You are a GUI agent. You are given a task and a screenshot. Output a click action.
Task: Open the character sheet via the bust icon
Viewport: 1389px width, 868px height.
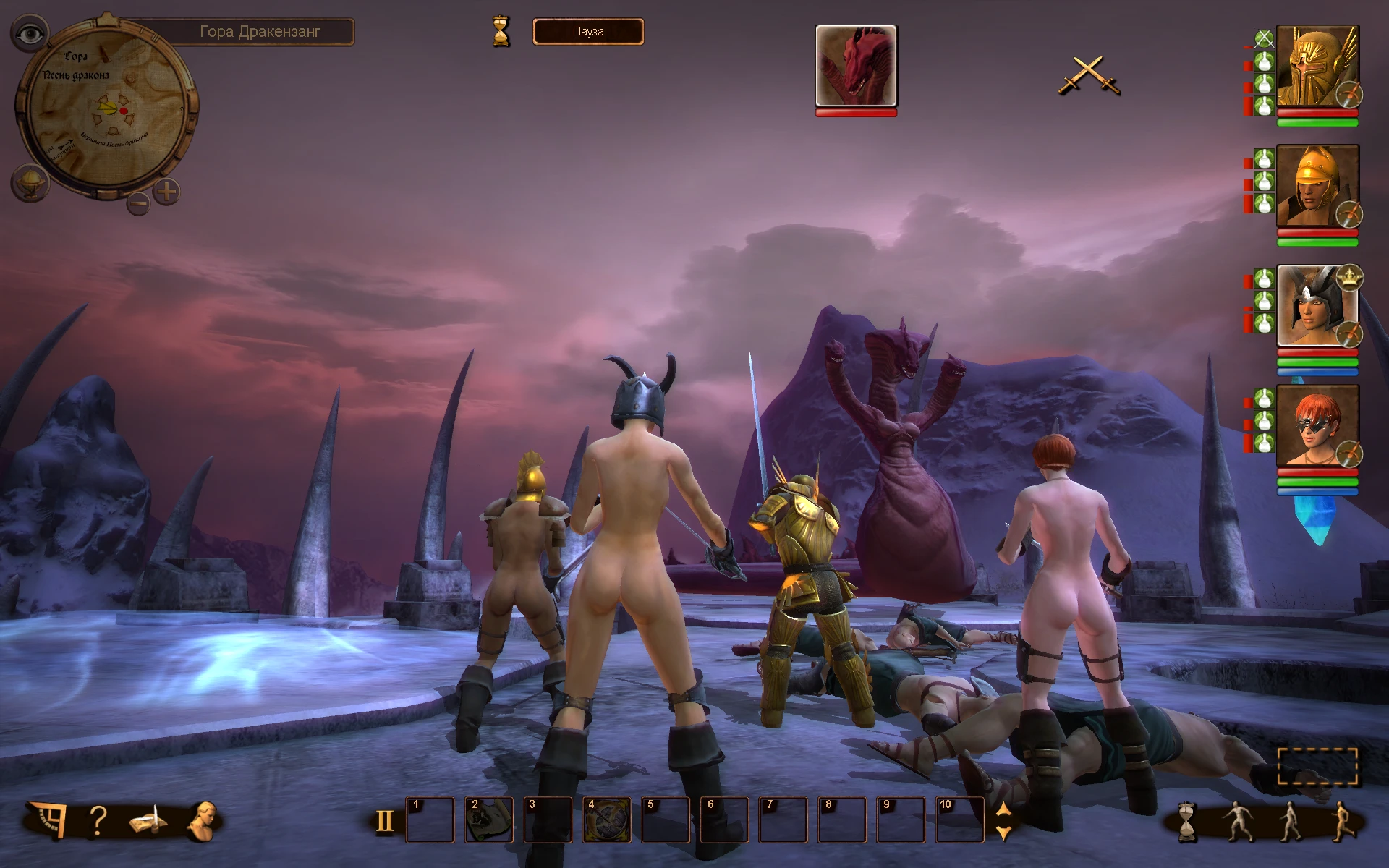click(205, 820)
